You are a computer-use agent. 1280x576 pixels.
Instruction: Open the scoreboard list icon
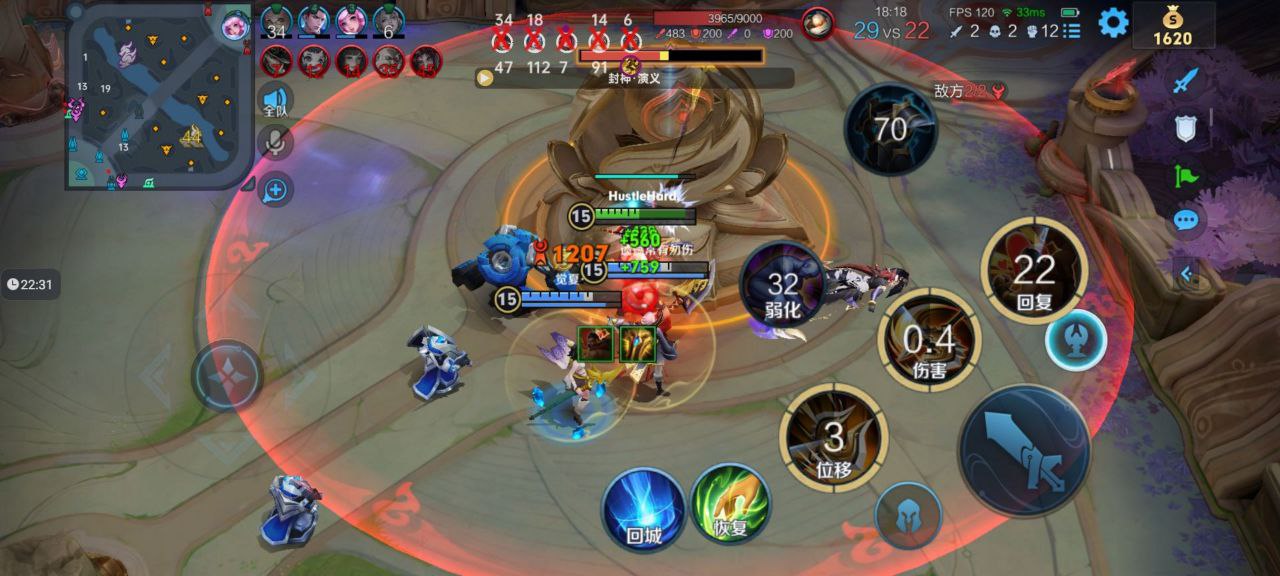click(1073, 31)
